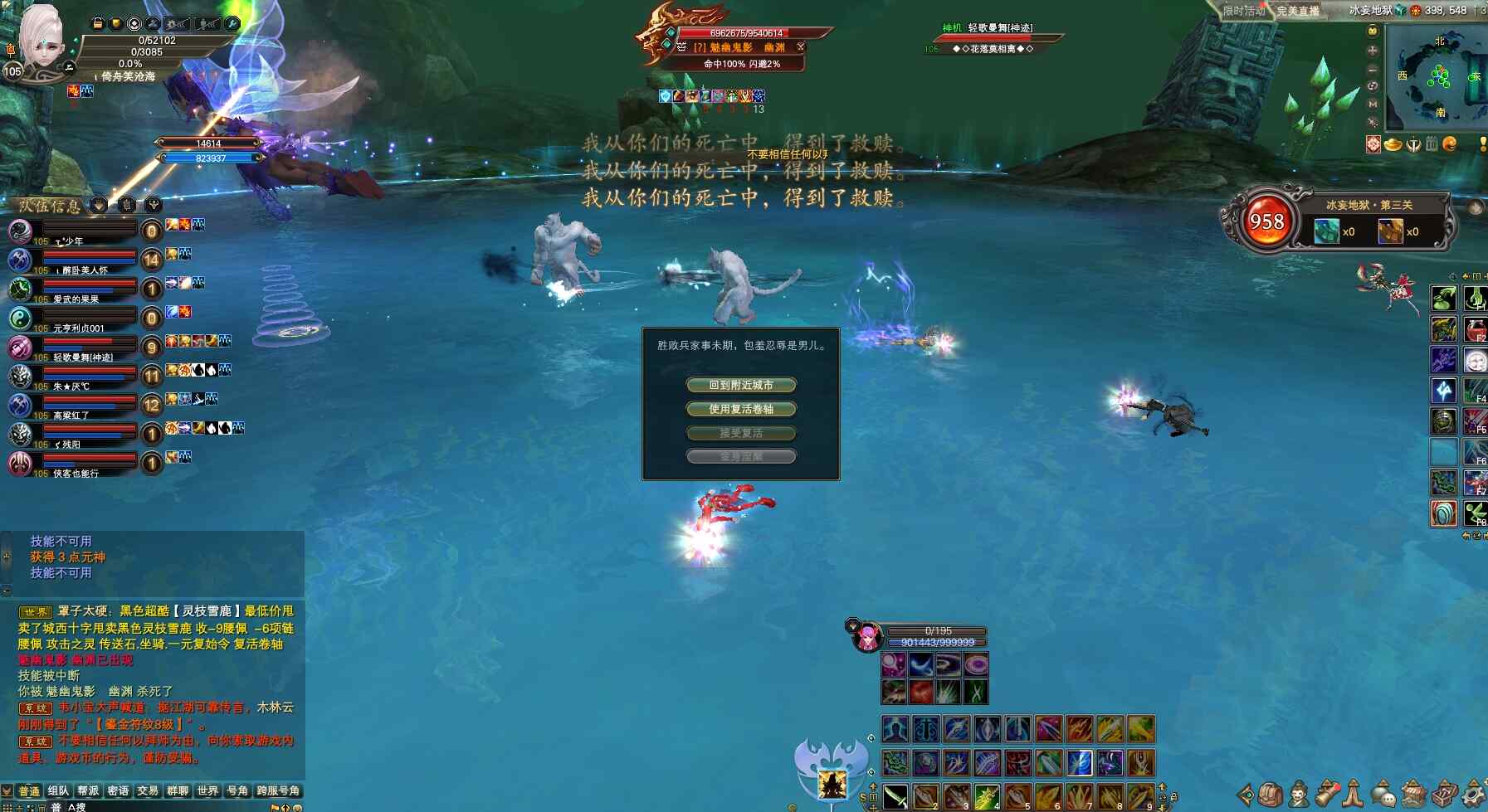The height and width of the screenshot is (812, 1488).
Task: Select party member 醉卧美人怀
Action: pyautogui.click(x=85, y=270)
